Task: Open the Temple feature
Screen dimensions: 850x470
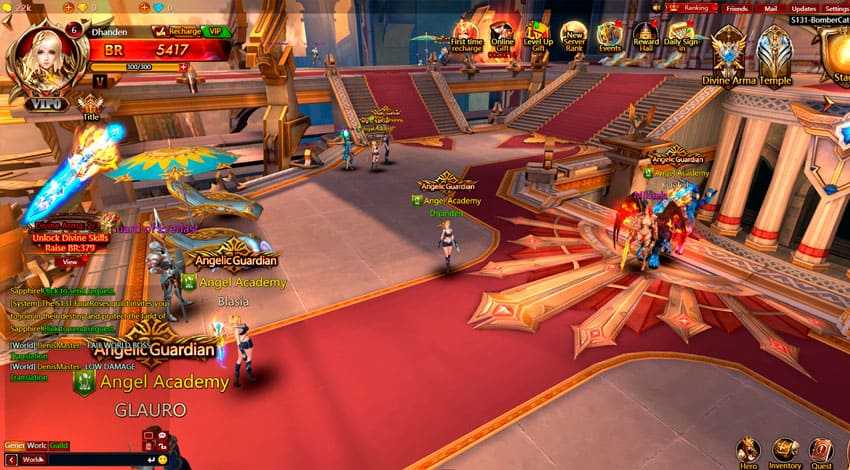Action: (775, 52)
